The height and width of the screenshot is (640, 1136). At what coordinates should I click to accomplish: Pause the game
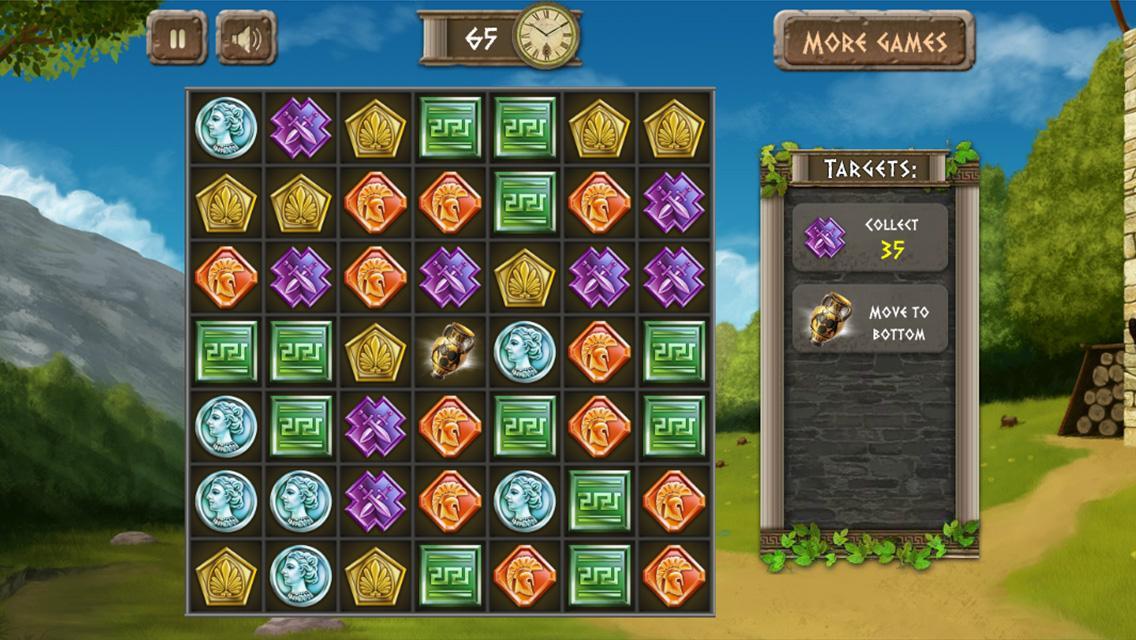(177, 39)
